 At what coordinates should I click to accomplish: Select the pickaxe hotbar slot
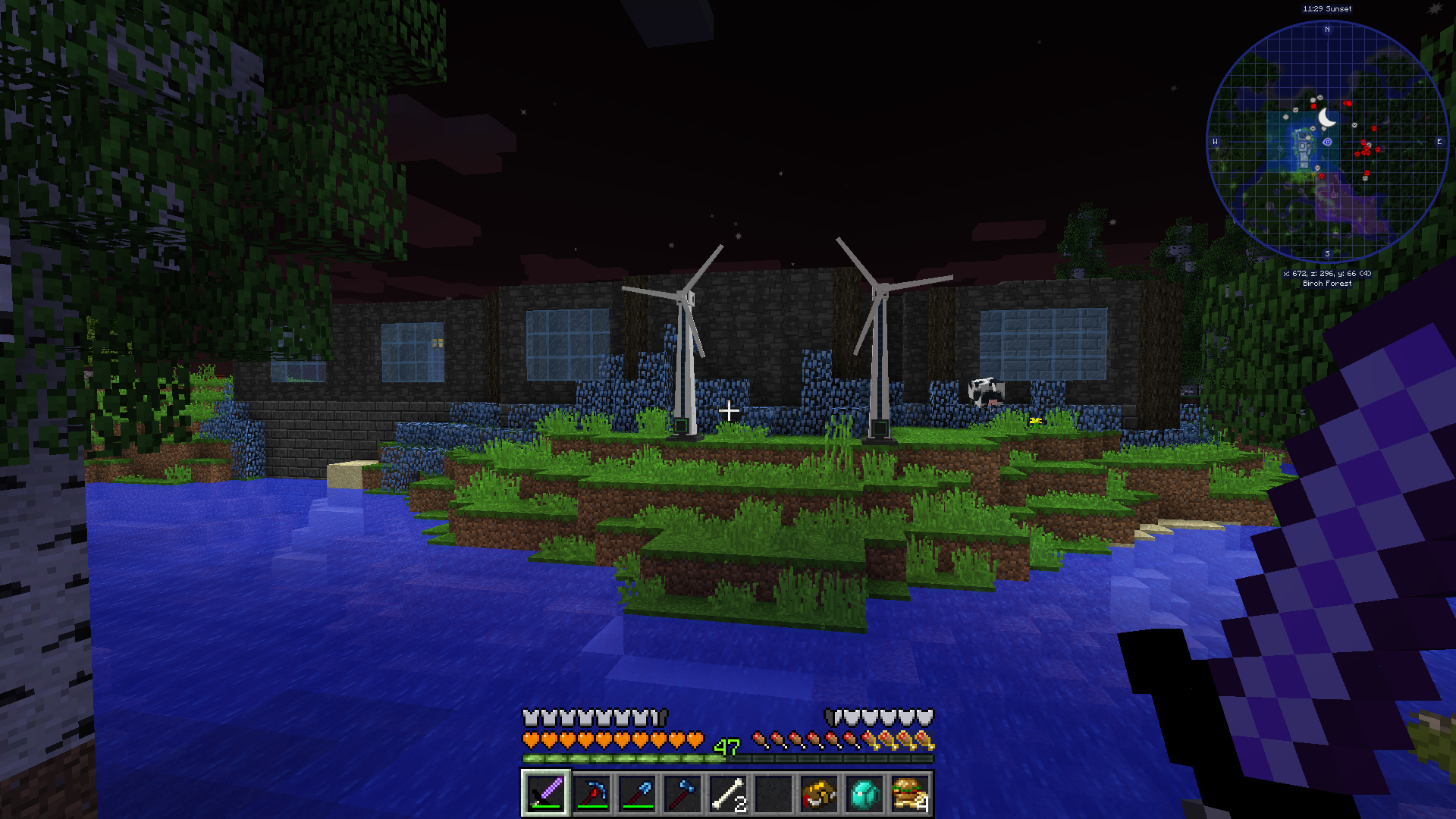591,793
